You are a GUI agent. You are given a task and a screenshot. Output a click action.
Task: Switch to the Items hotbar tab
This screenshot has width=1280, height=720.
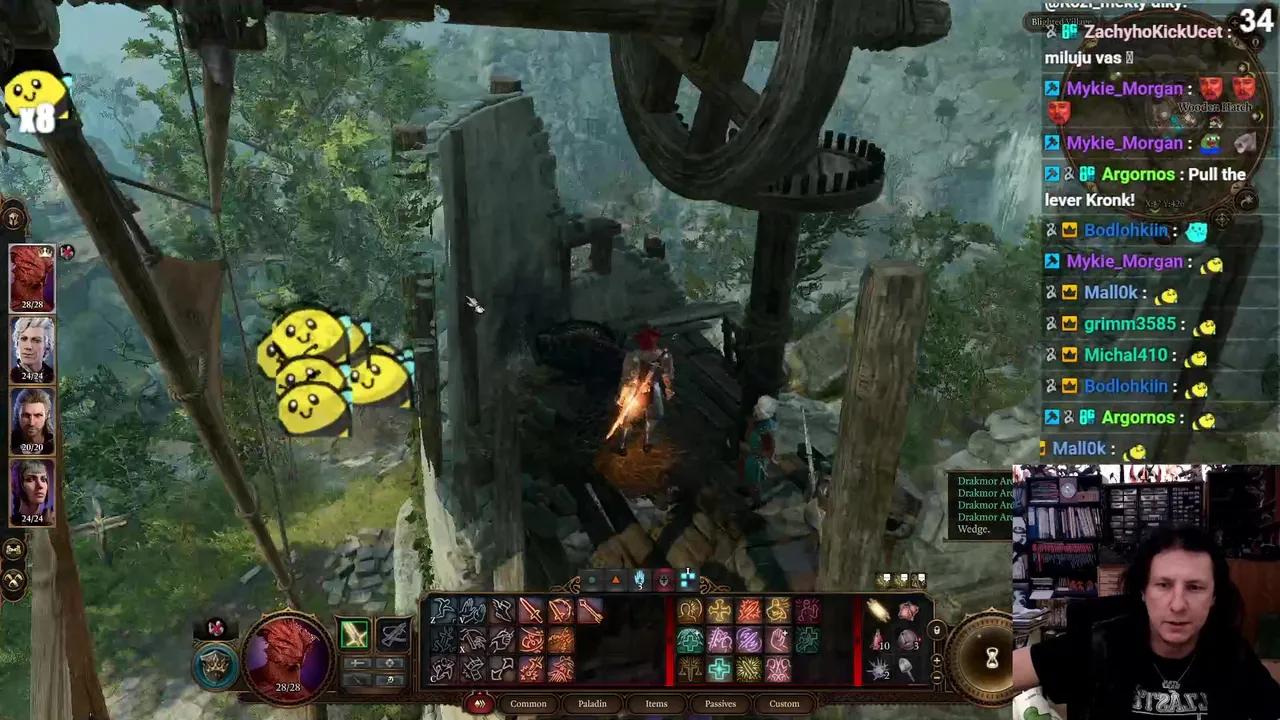tap(656, 703)
